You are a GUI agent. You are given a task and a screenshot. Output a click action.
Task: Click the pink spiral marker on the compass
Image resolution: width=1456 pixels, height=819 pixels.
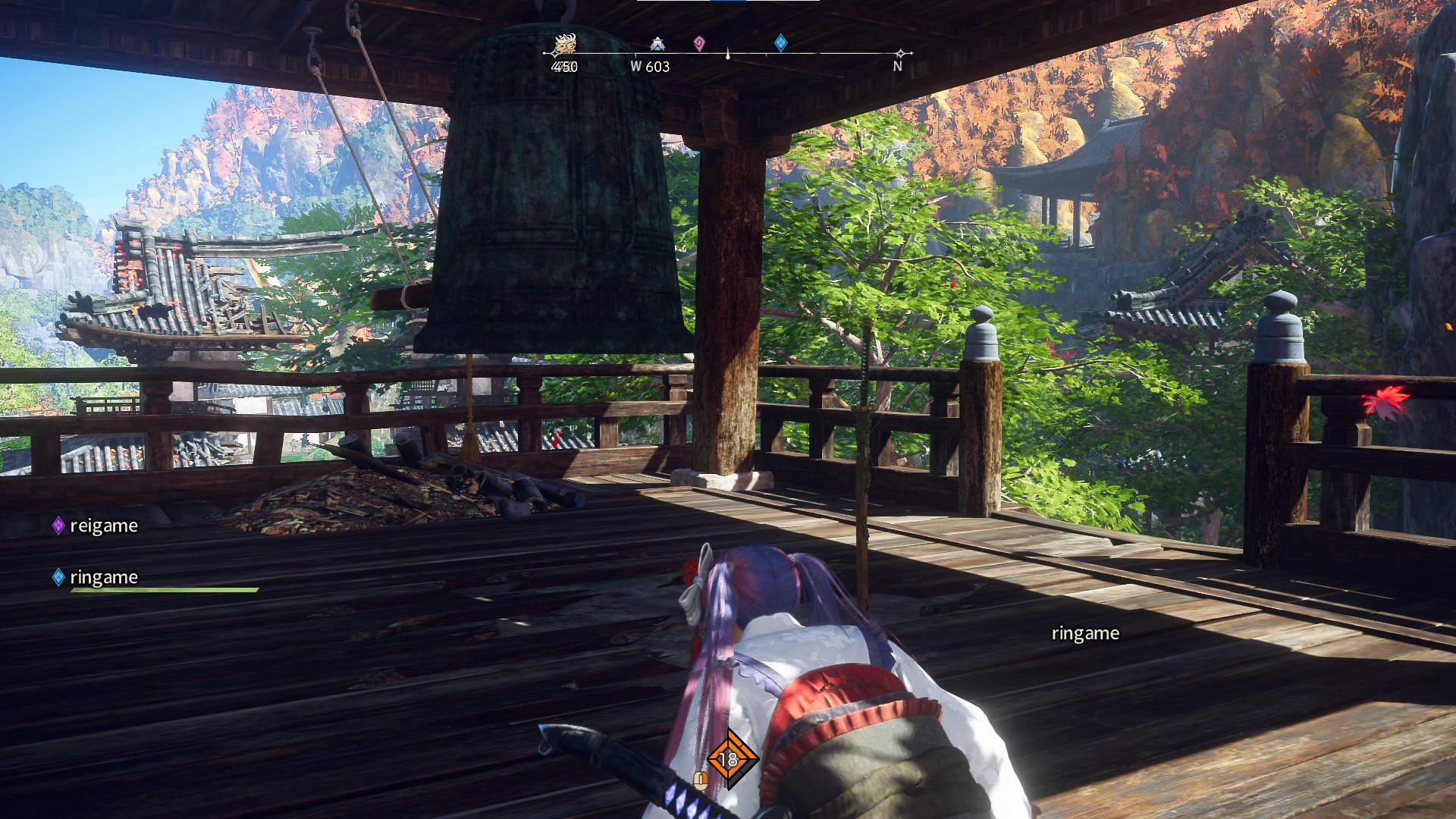point(699,44)
